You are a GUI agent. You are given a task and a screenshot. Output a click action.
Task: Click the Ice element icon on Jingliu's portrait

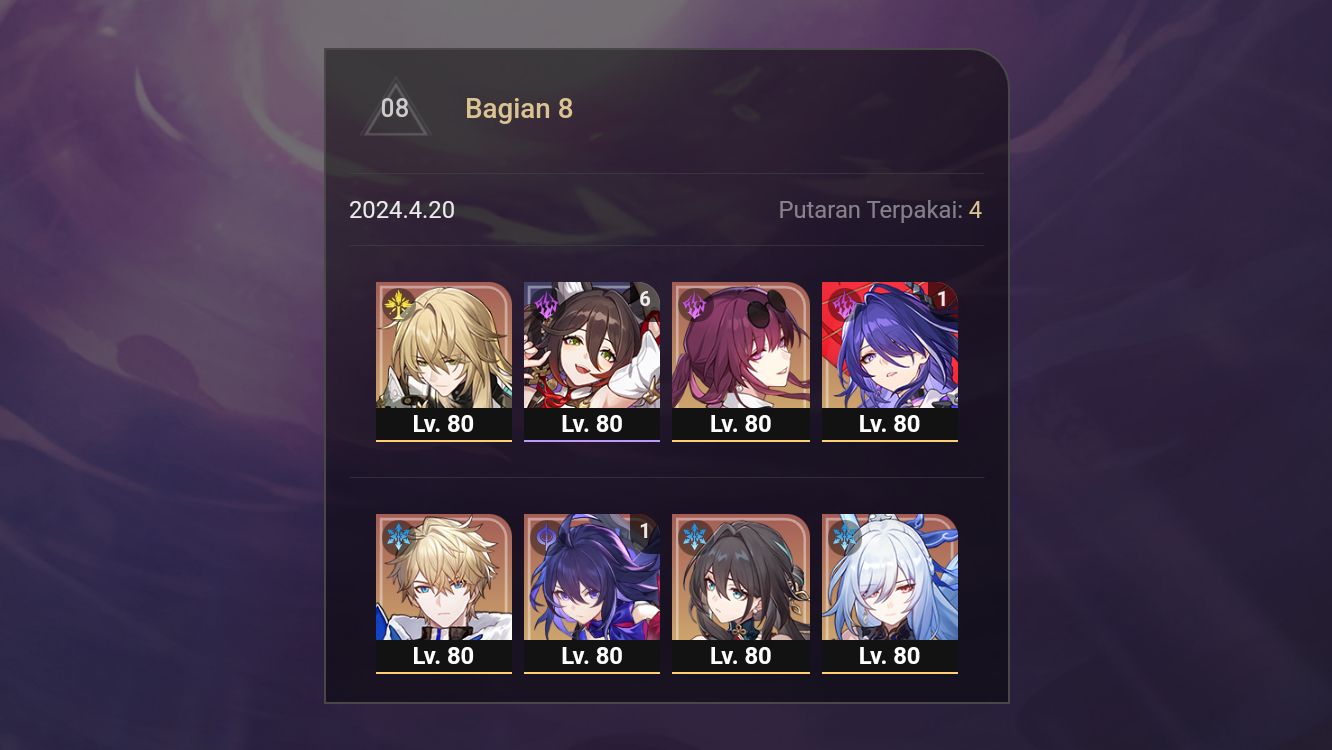[x=844, y=535]
